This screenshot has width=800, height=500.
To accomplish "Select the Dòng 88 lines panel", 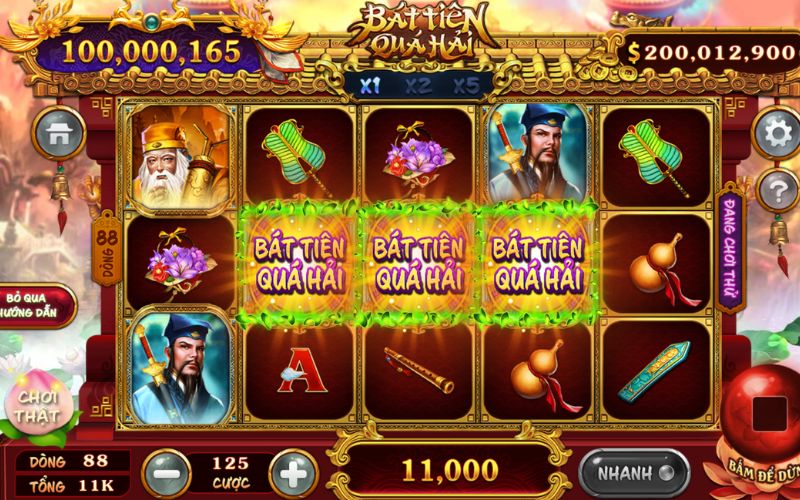I will (x=70, y=462).
